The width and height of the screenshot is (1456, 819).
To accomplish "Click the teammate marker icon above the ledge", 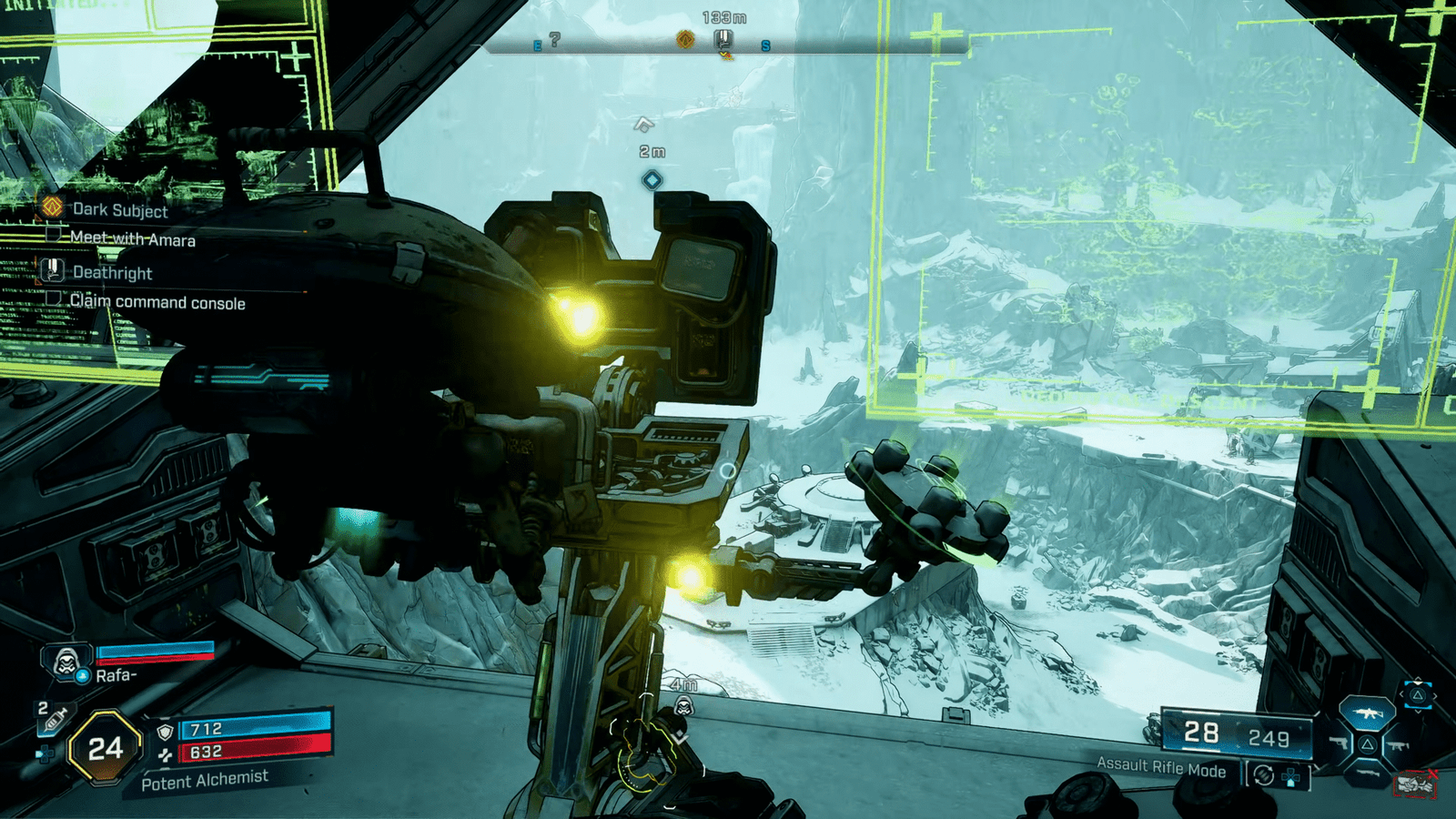I will 684,706.
